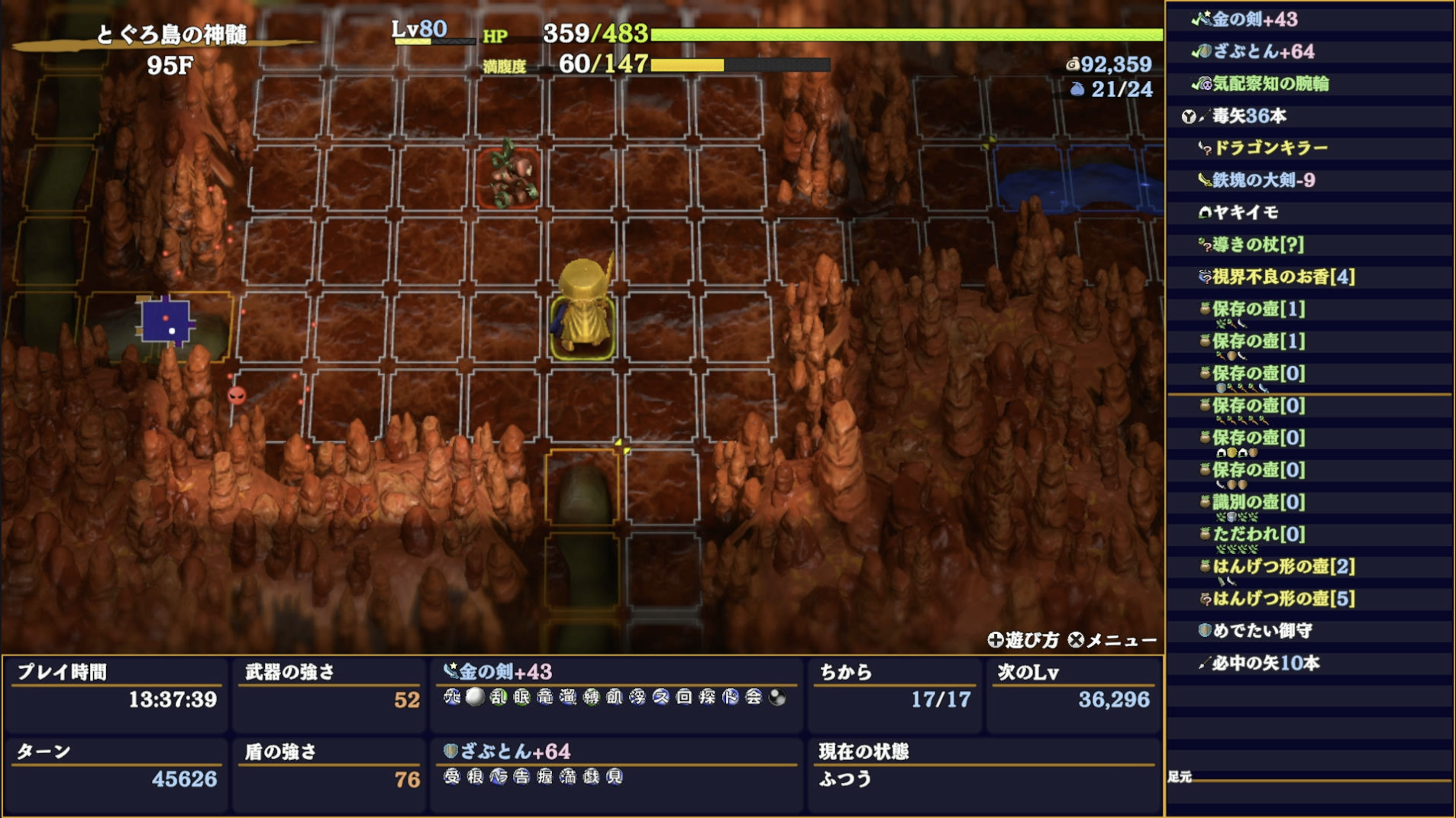Select 金の剣+43 in the inventory list
This screenshot has width=1456, height=818.
pyautogui.click(x=1254, y=19)
